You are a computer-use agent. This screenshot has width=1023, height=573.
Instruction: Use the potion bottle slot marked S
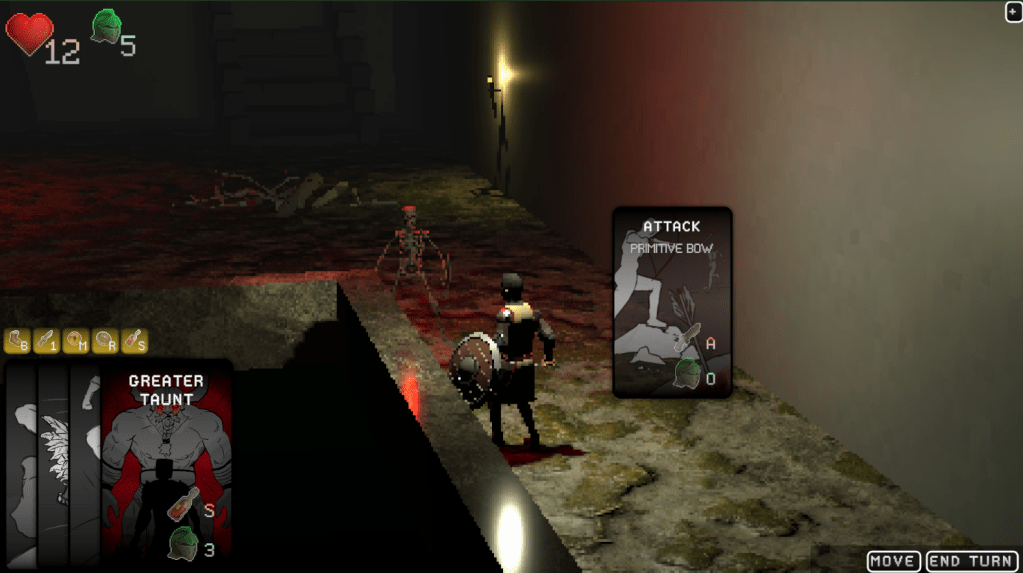coord(134,341)
